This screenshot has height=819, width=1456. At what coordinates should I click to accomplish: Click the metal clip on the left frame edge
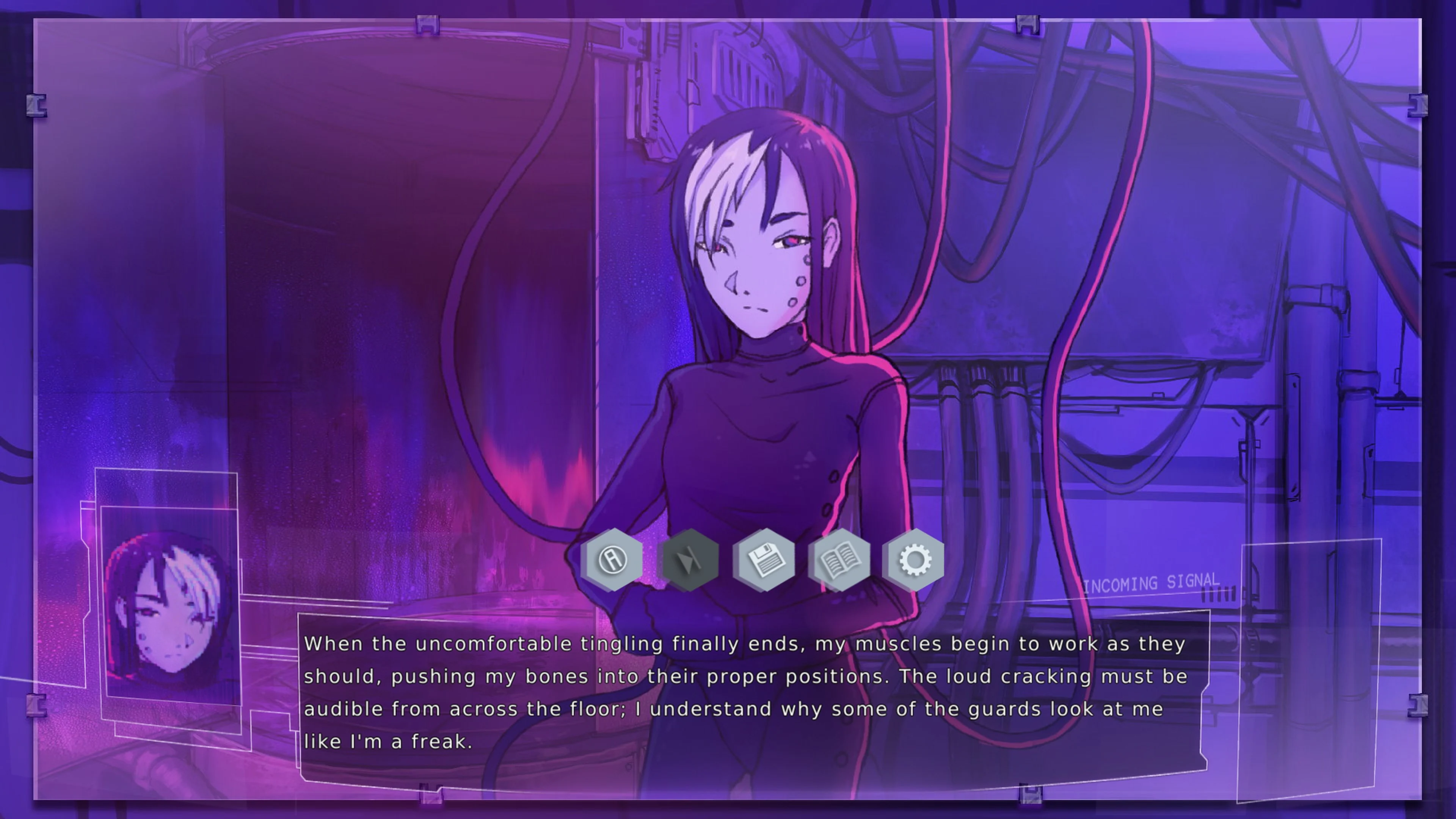point(37,106)
